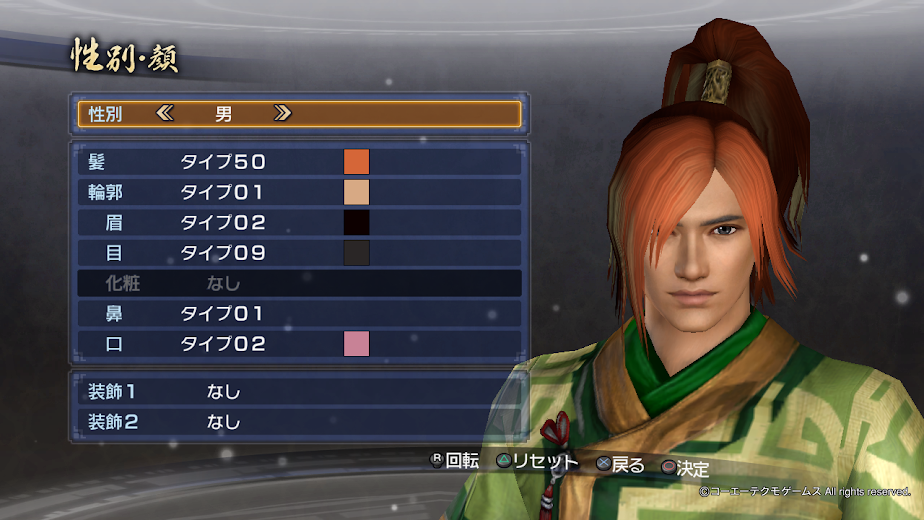Click the left arrow beside 男
The image size is (924, 520).
point(166,114)
